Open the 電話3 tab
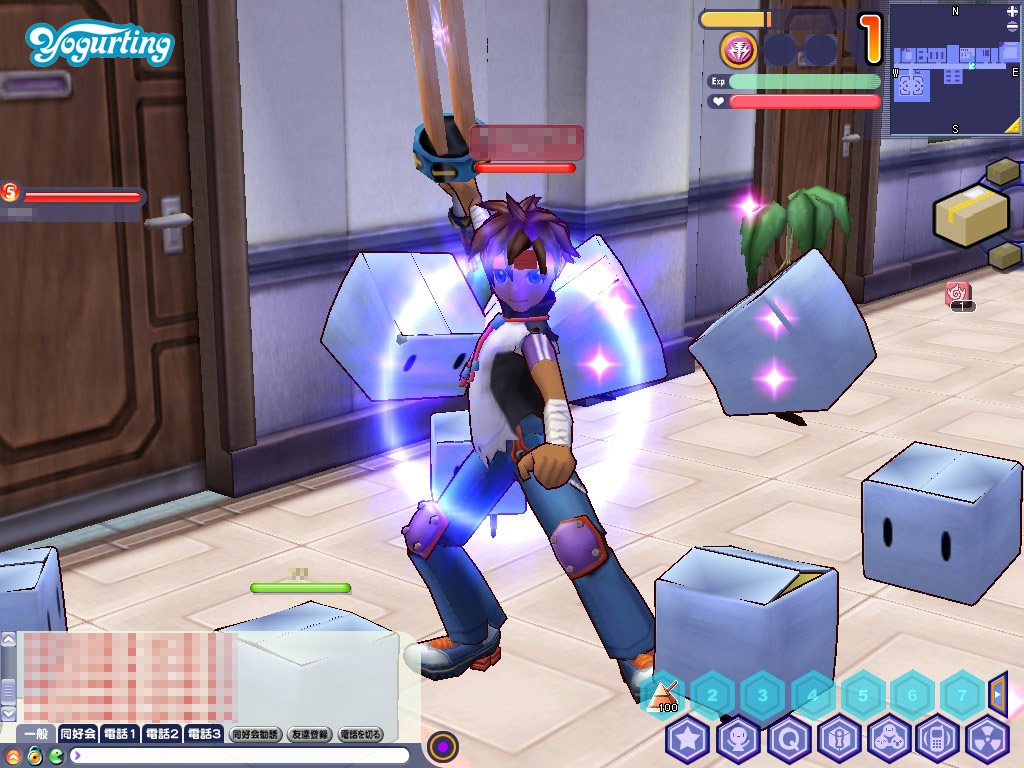Screen dimensions: 1024x768 click(204, 734)
